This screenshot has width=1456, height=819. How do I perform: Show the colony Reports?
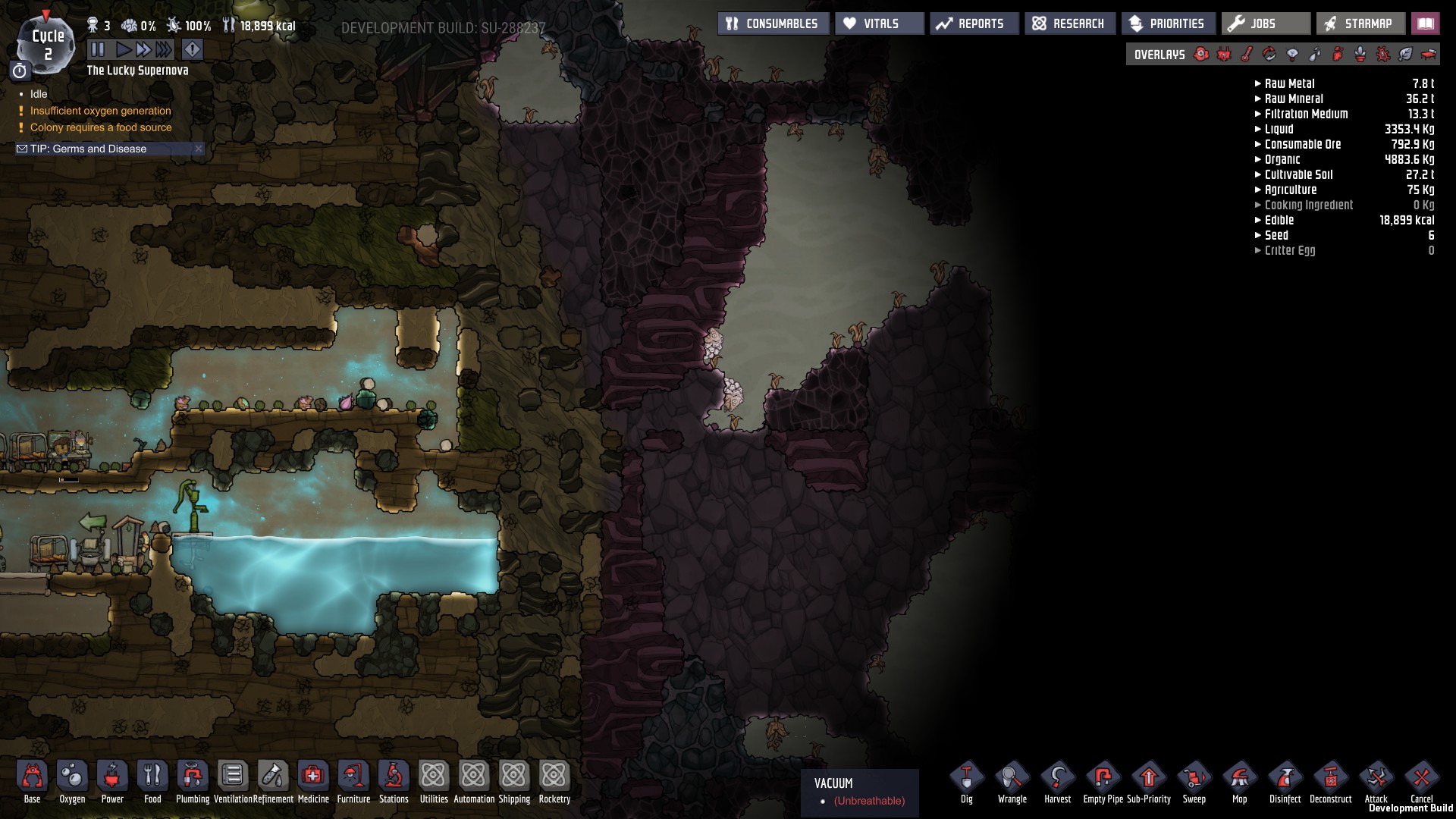click(974, 24)
